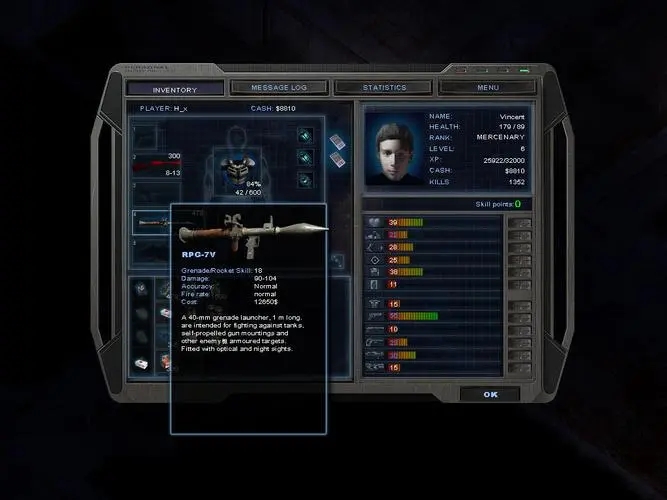Switch to the Inventory tab

tap(174, 89)
